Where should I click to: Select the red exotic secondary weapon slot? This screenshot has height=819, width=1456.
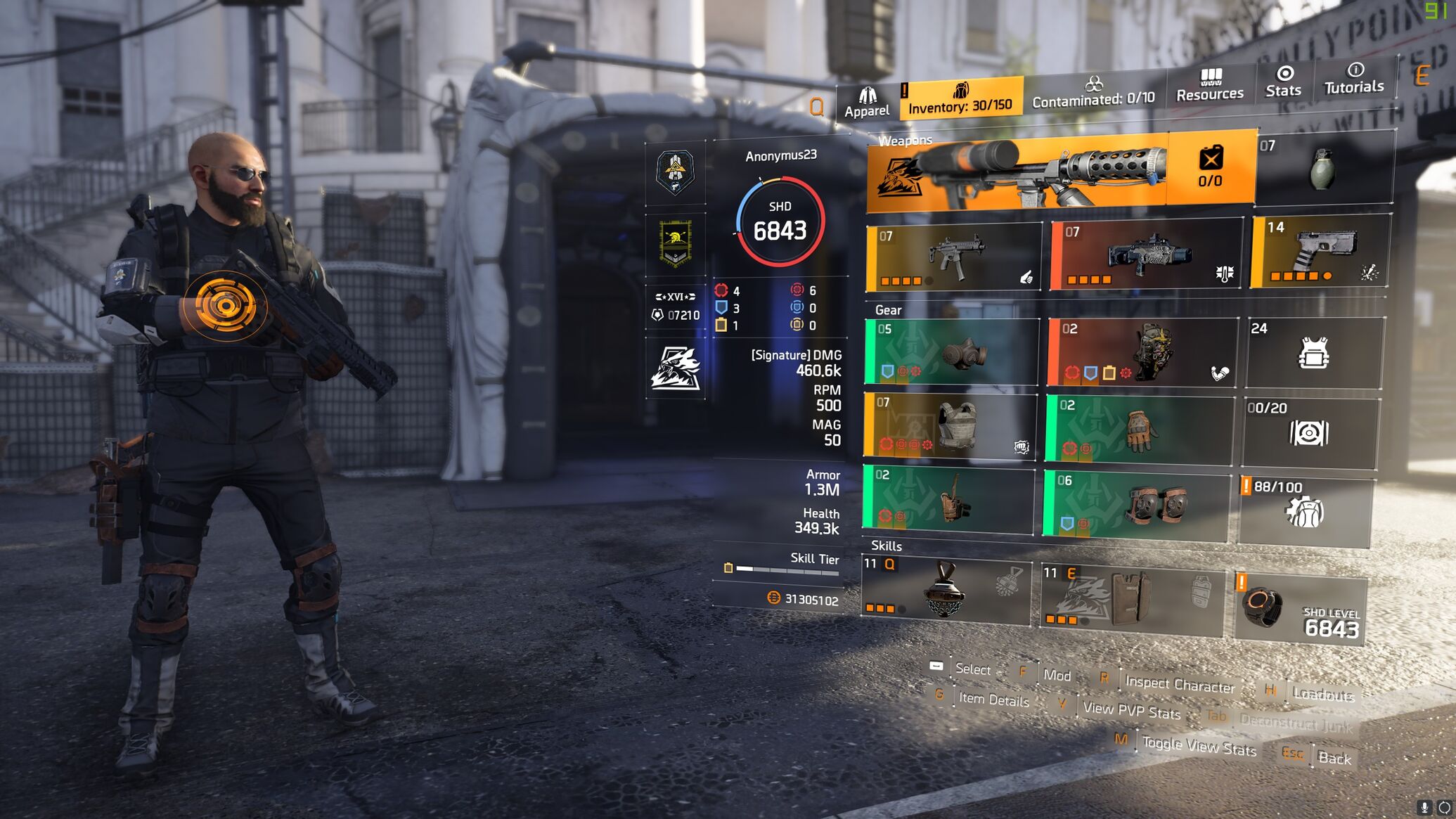1146,254
